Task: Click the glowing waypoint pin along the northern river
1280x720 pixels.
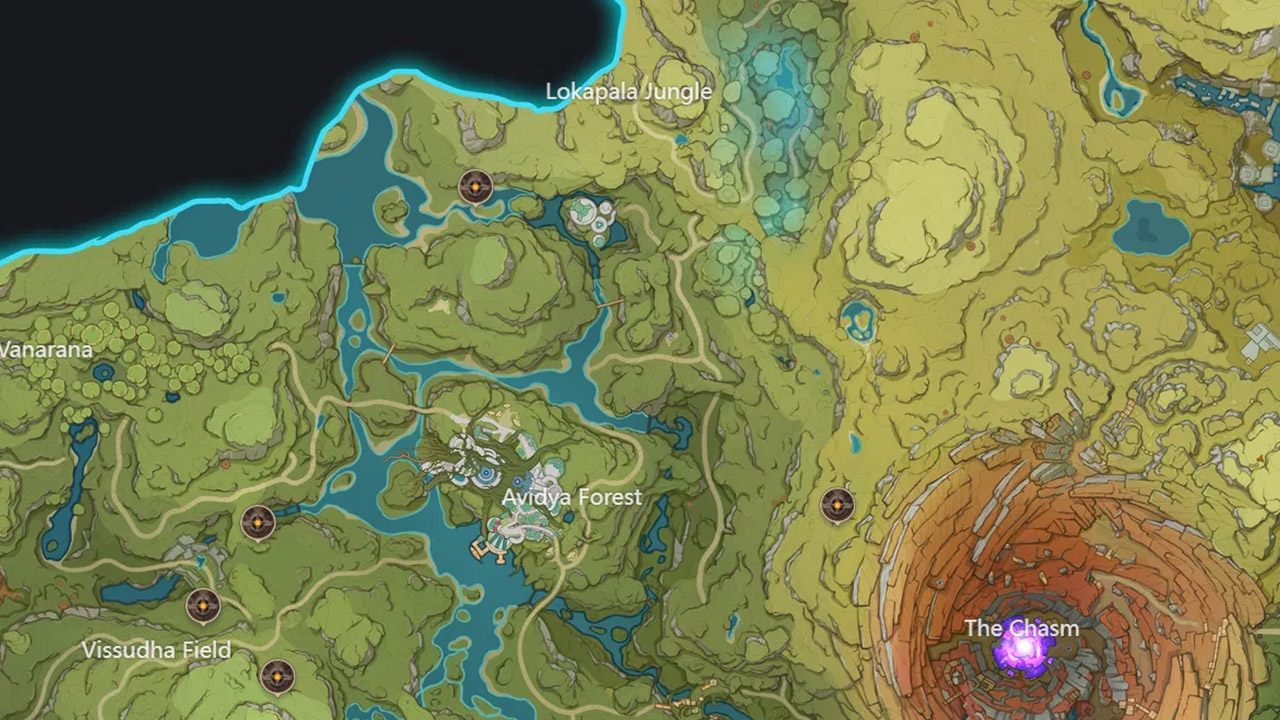Action: tap(473, 187)
